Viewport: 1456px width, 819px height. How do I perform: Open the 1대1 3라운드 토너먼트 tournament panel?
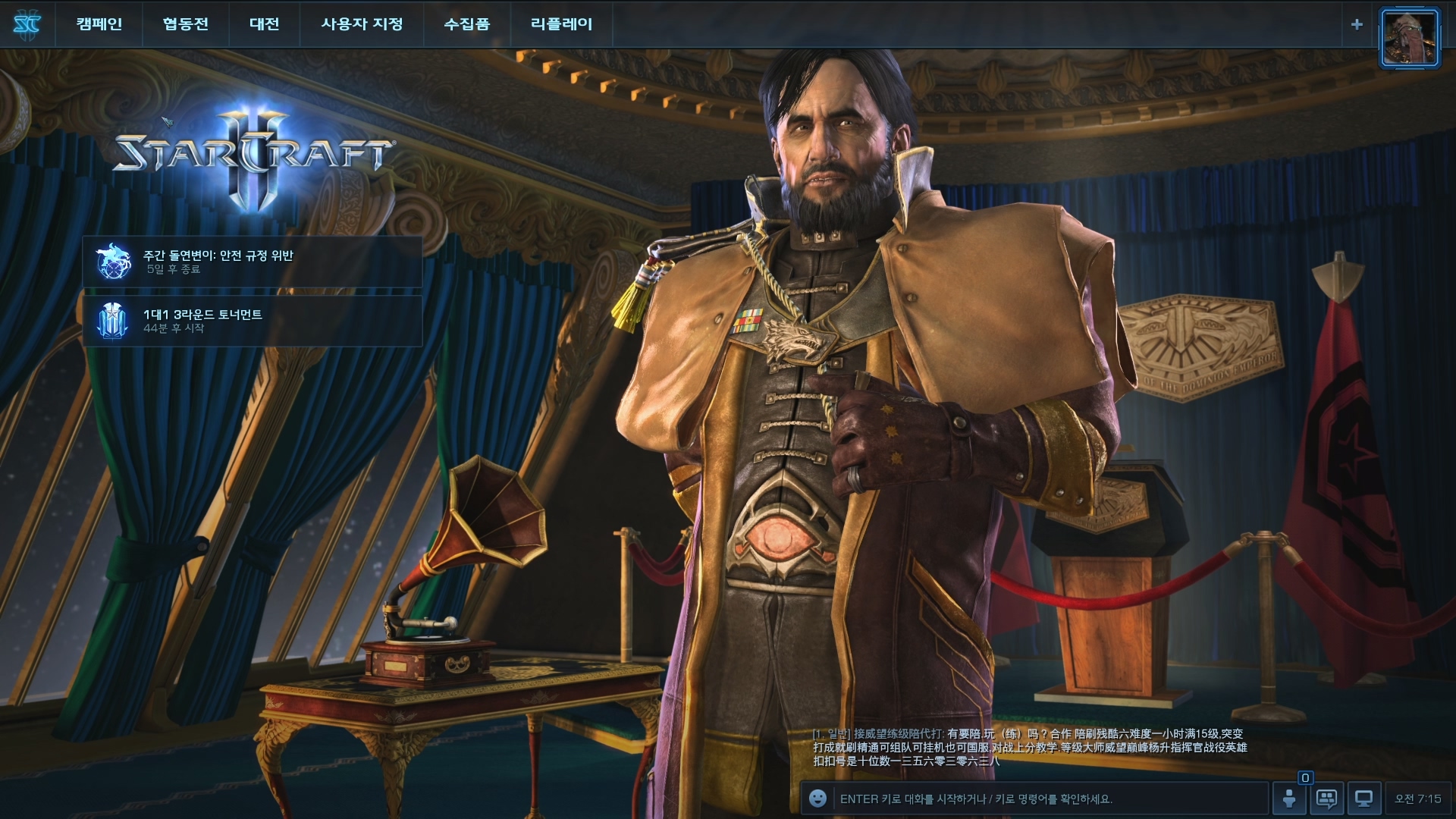pyautogui.click(x=252, y=321)
